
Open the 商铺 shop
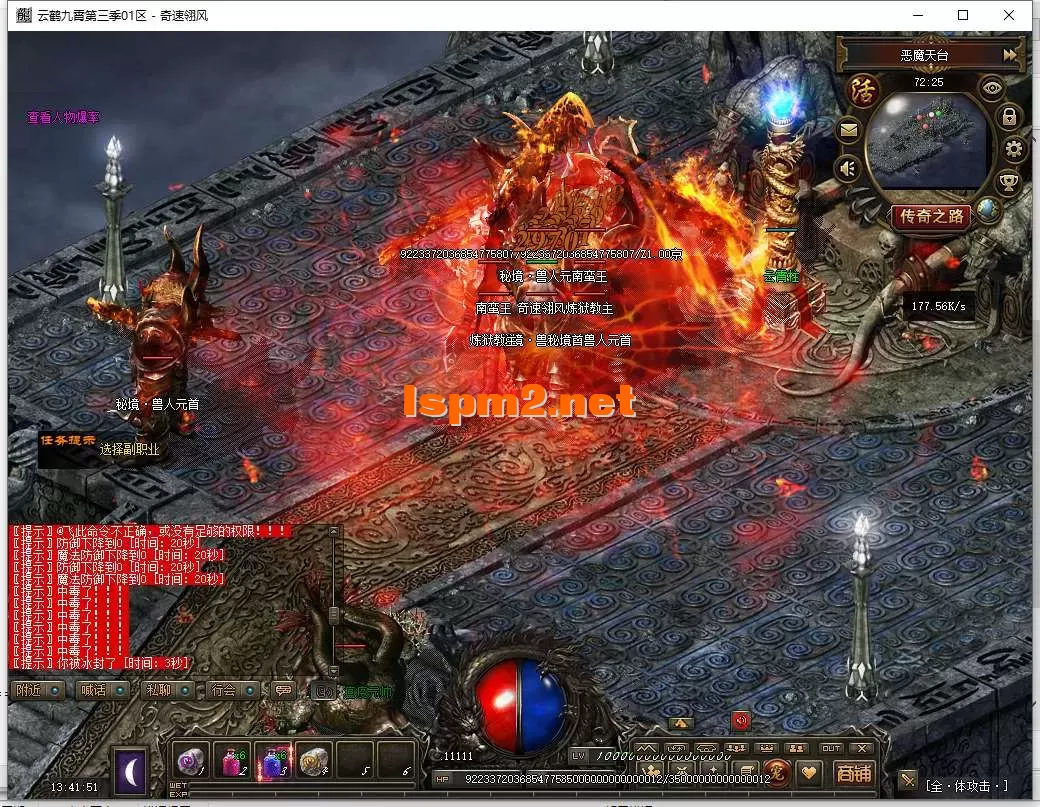(x=853, y=772)
